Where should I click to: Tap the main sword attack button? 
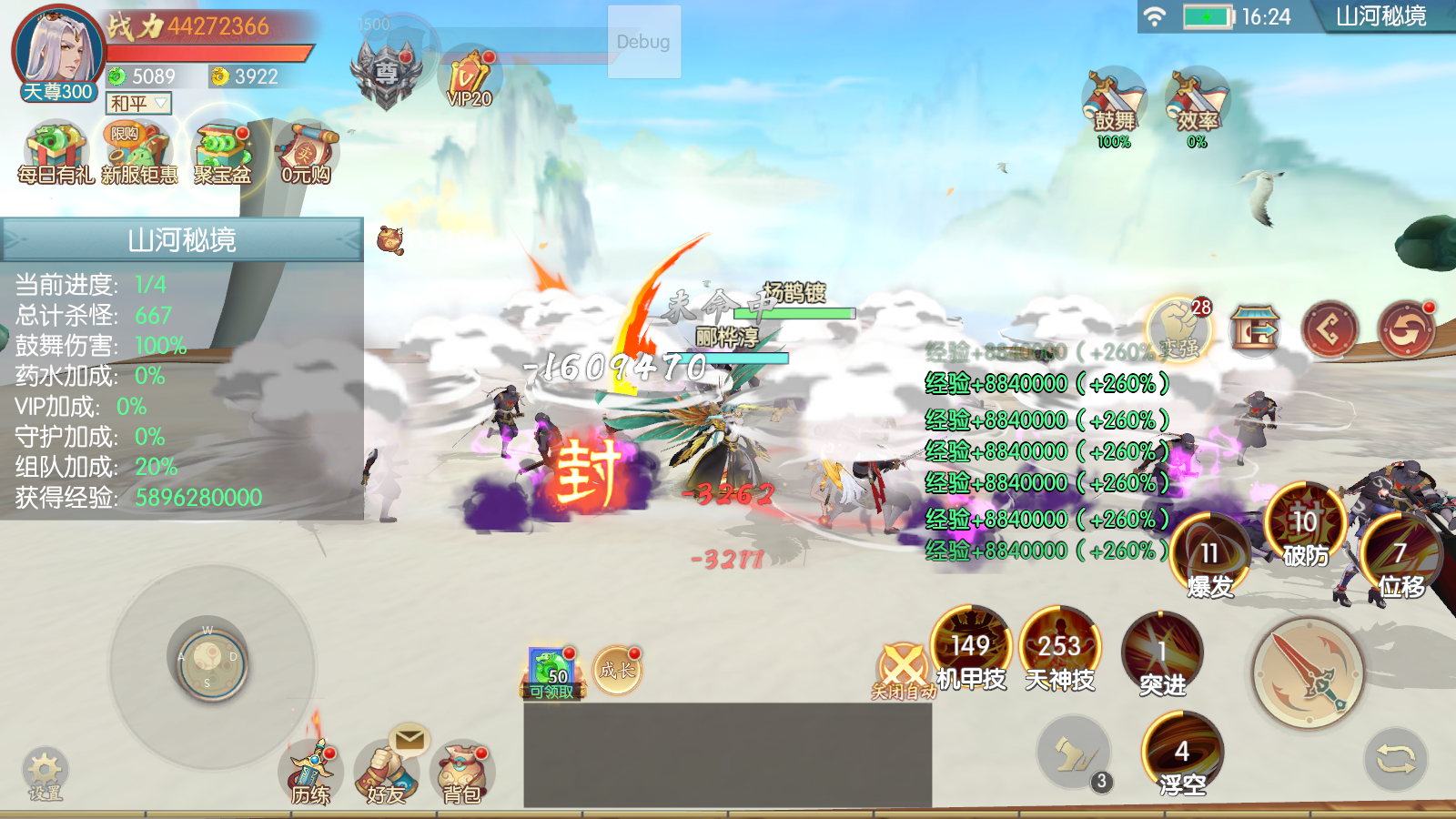tap(1308, 673)
